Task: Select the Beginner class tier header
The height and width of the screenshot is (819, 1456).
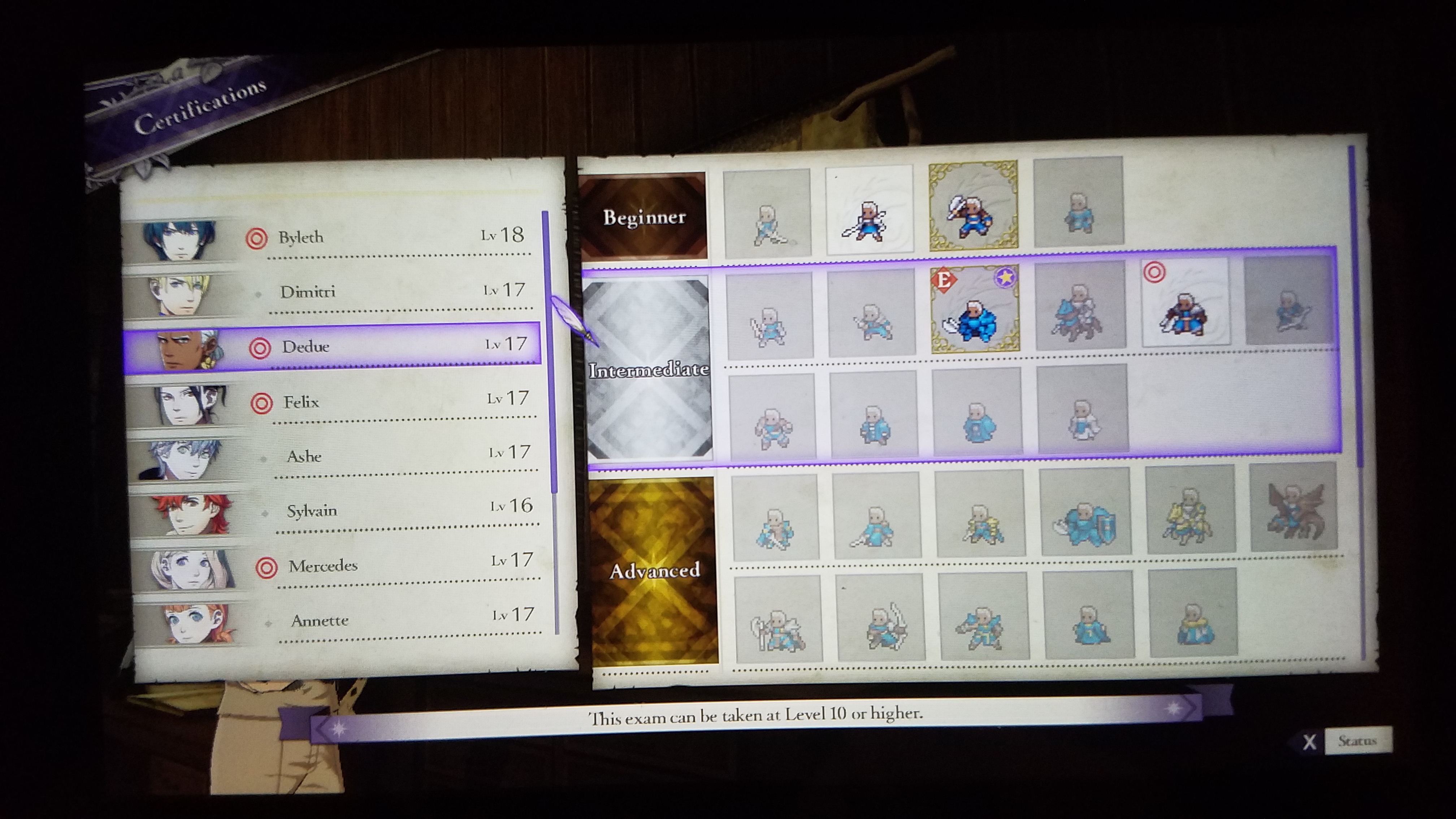Action: point(644,216)
